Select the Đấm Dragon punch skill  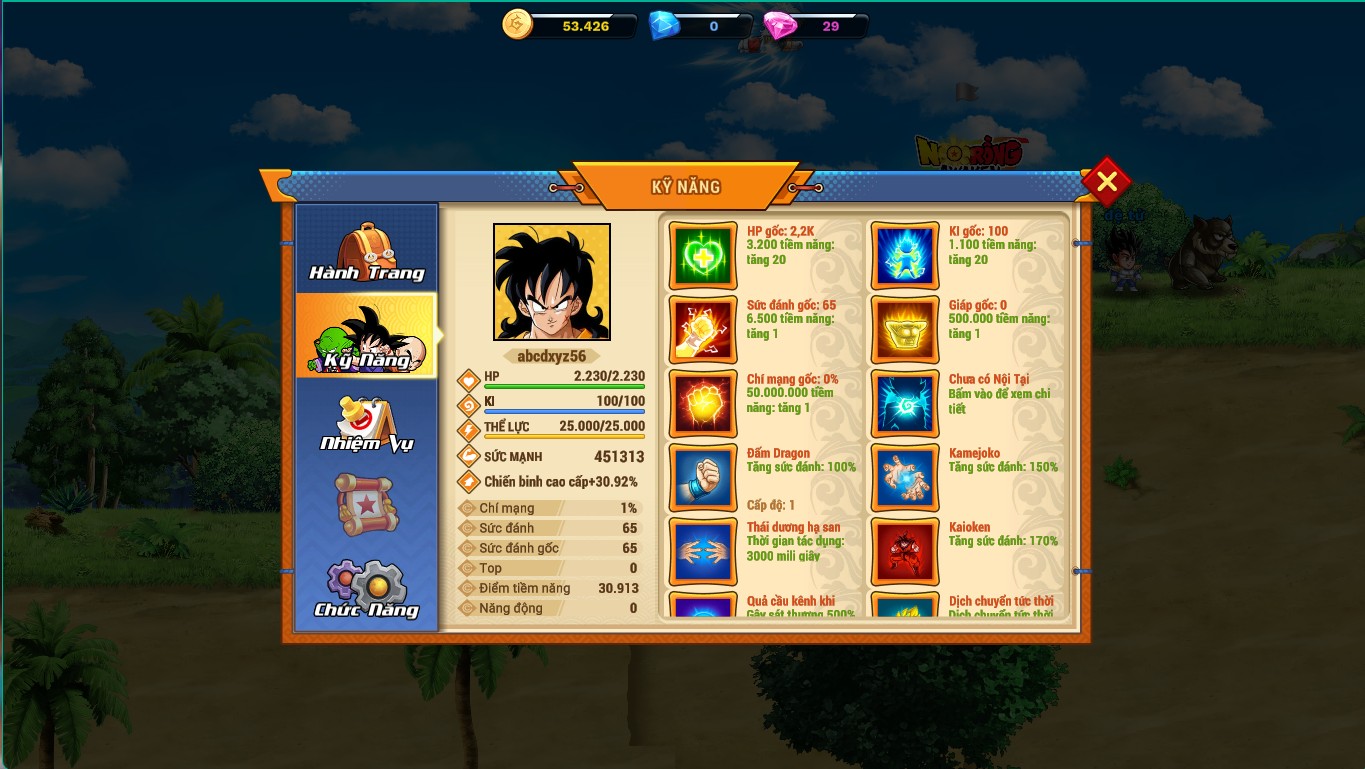click(x=703, y=478)
